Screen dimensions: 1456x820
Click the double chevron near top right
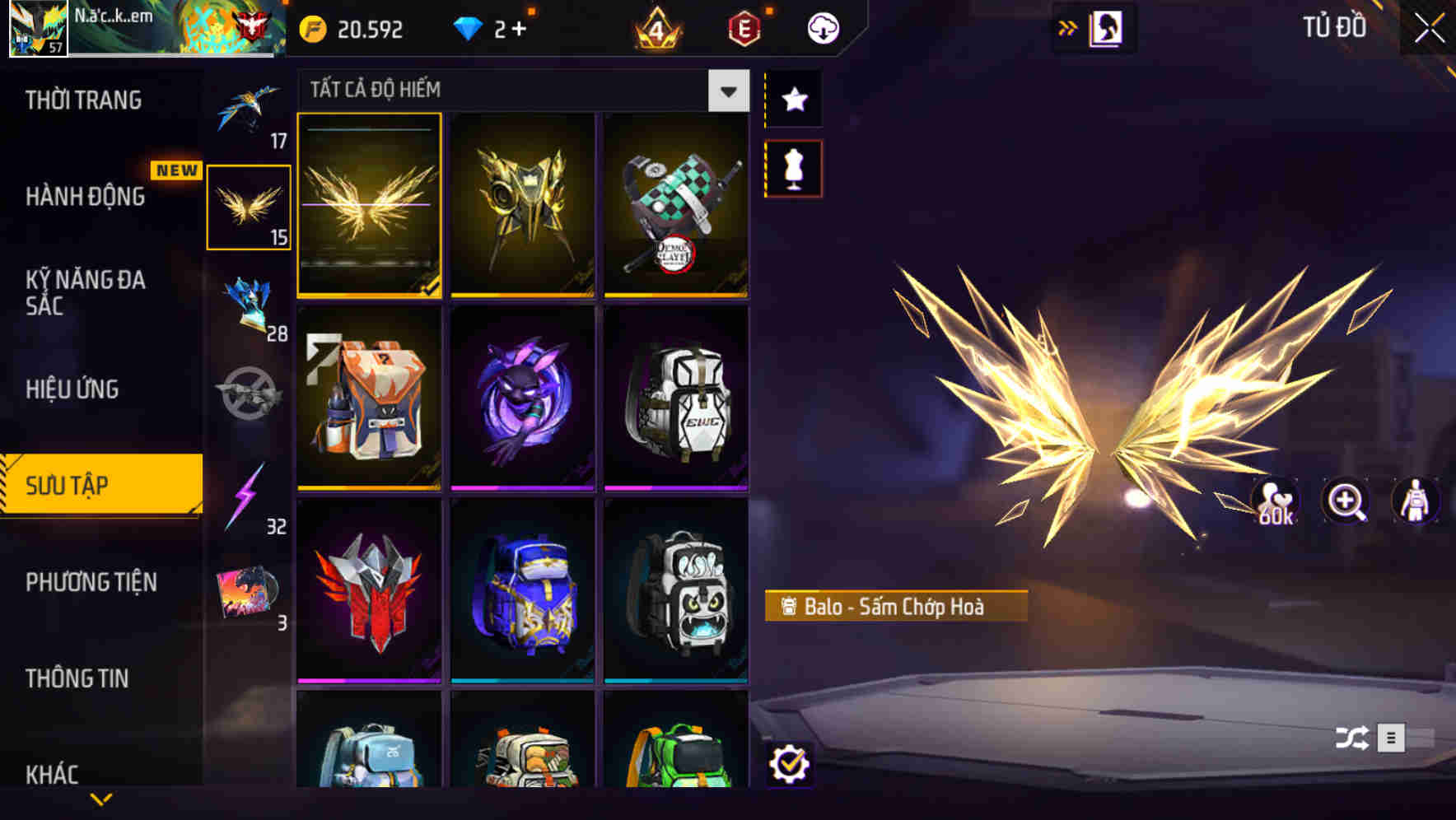[x=1068, y=27]
